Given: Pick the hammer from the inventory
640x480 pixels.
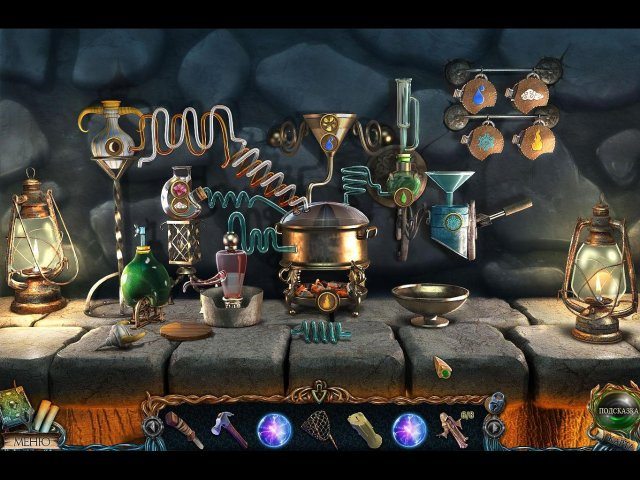Looking at the screenshot, I should click(x=228, y=429).
